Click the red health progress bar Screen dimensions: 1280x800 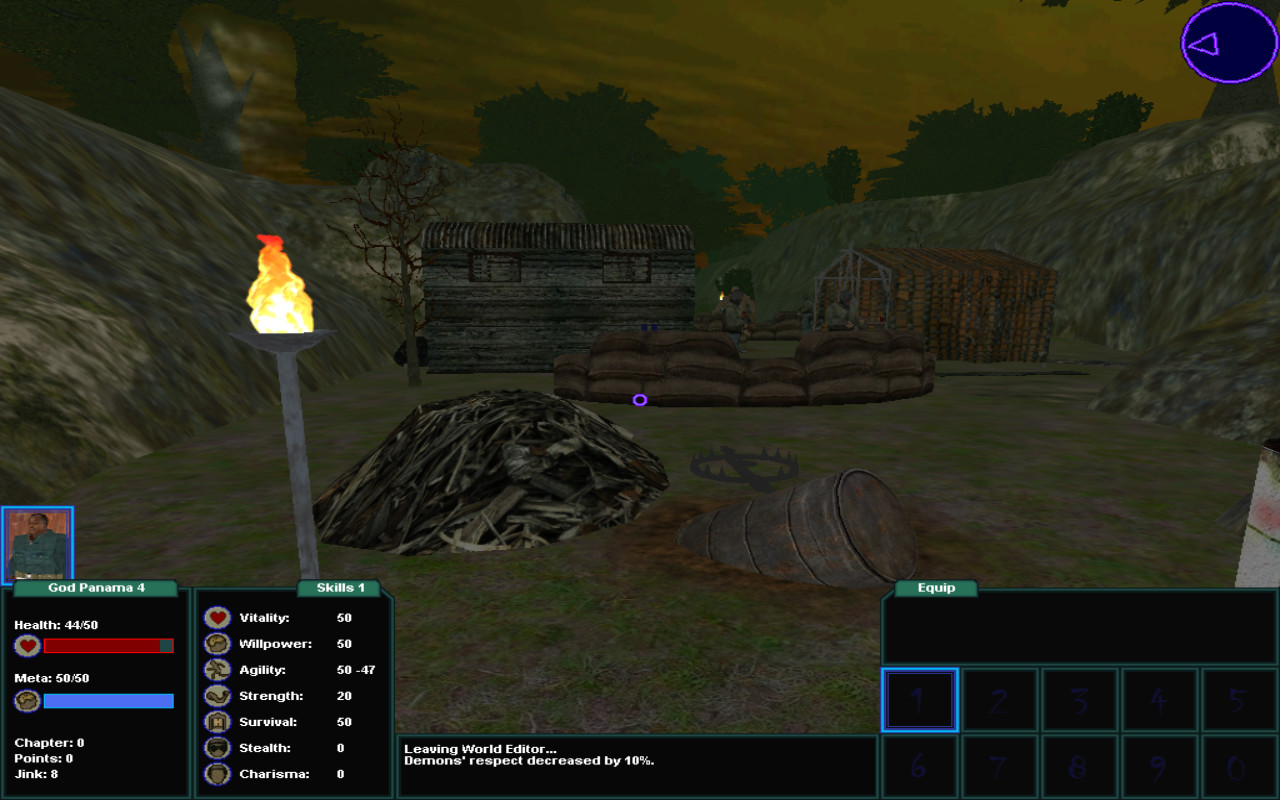coord(108,645)
